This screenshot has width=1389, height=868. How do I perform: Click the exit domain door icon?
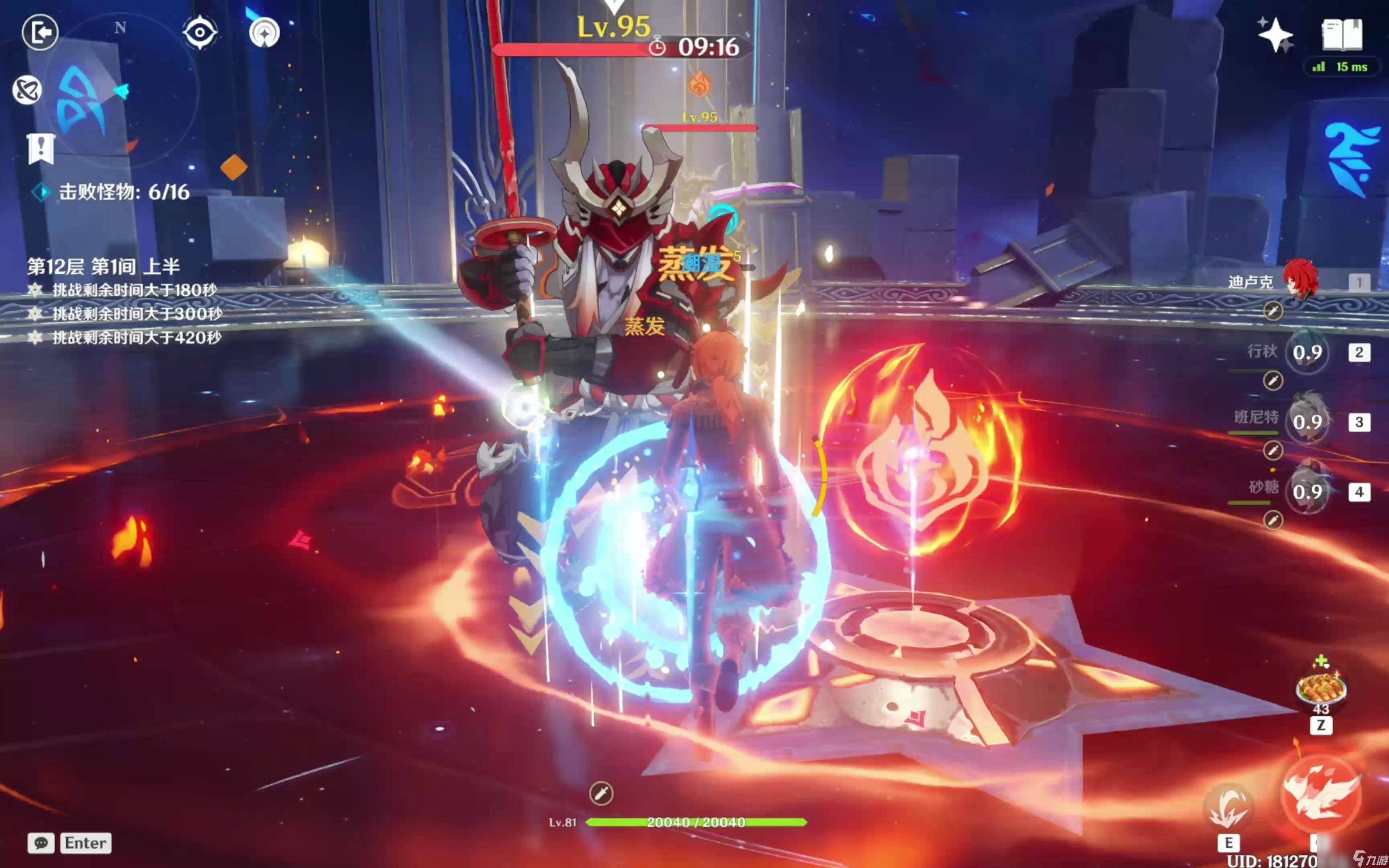point(40,32)
